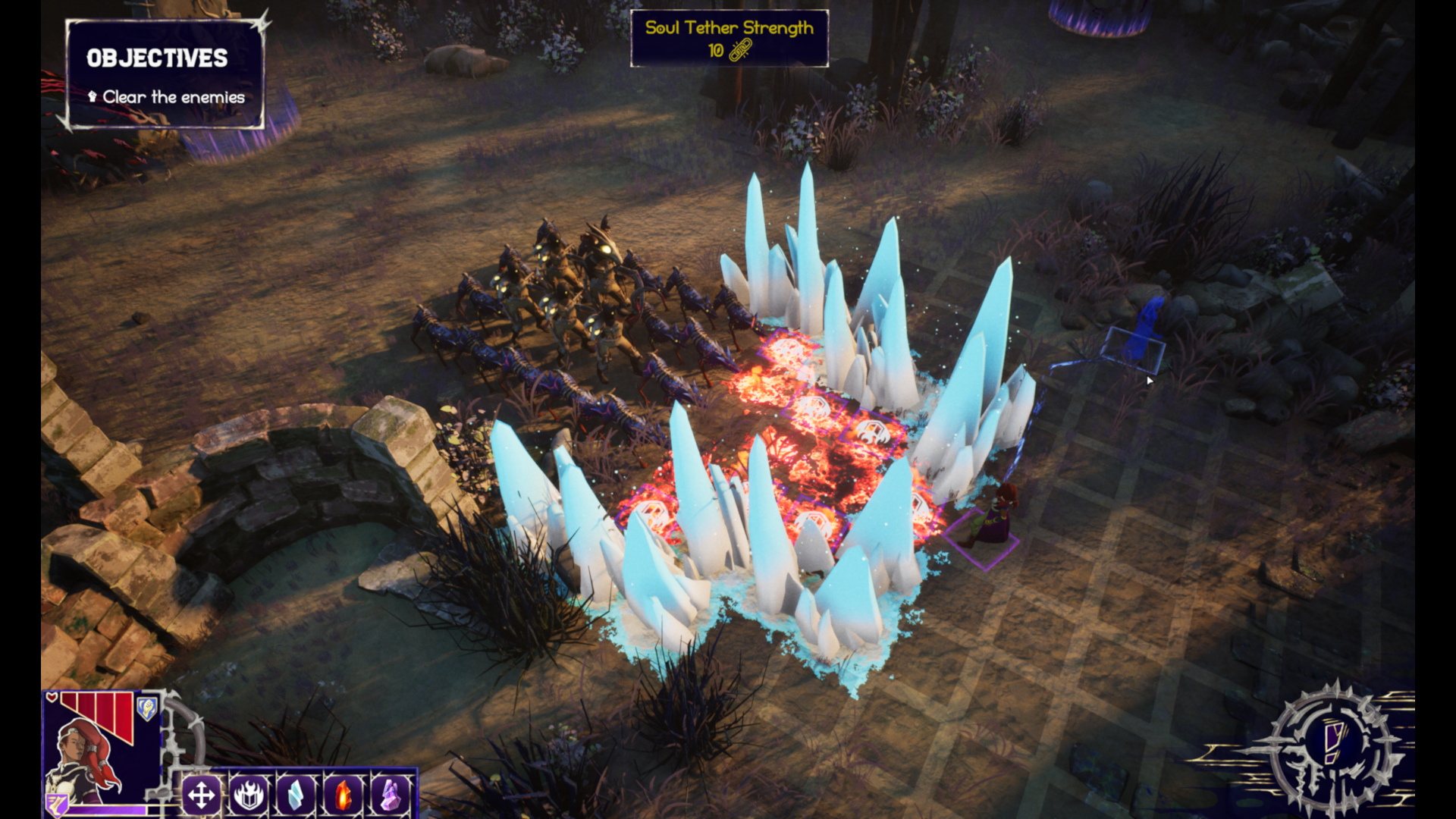
Task: Click the purple winged boot badge
Action: tap(58, 804)
